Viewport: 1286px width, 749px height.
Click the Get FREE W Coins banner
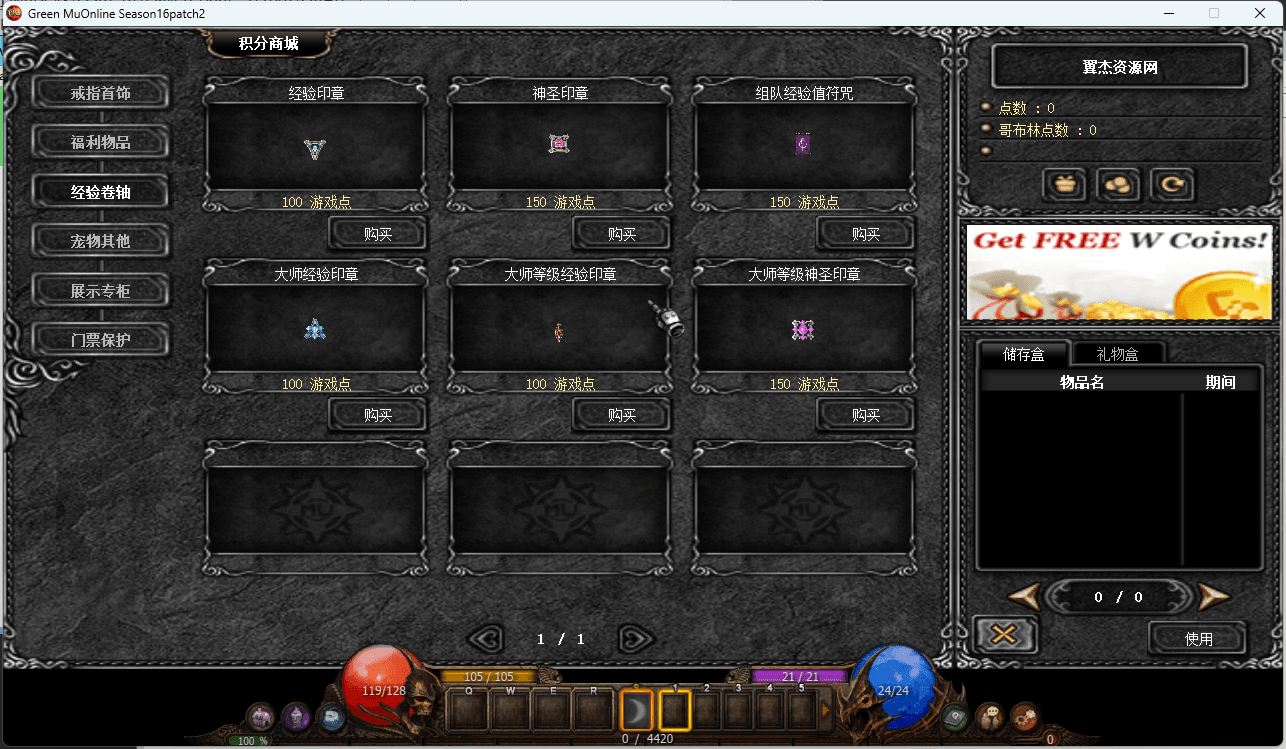1118,272
